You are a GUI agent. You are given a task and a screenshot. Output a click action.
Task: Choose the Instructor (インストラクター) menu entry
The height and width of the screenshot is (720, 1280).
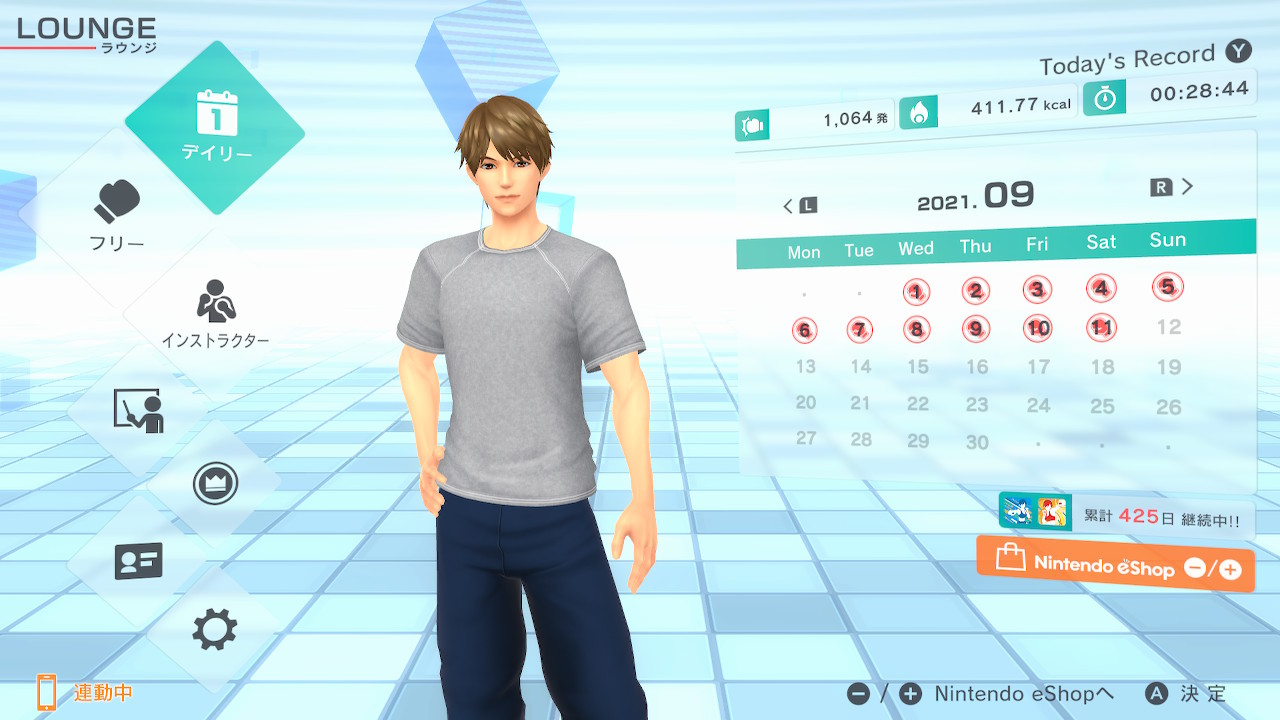pos(214,312)
